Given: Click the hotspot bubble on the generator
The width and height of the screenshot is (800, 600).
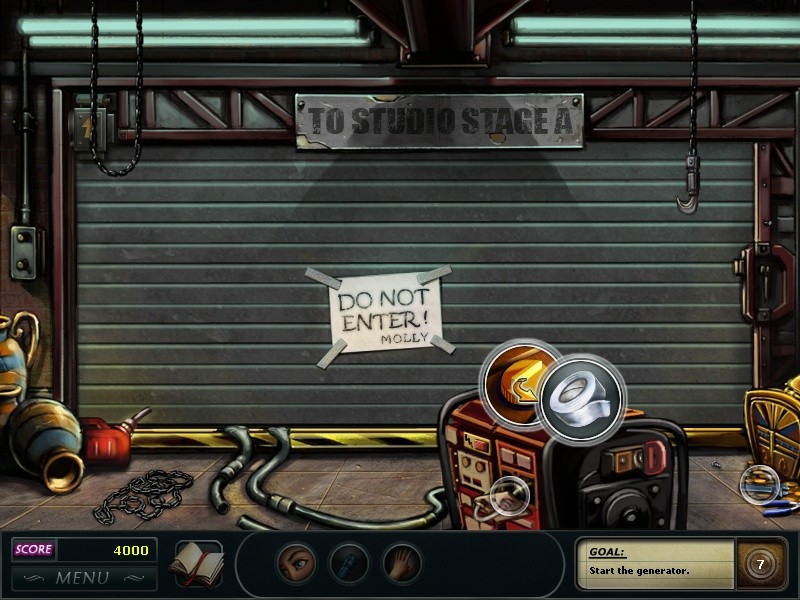Looking at the screenshot, I should pyautogui.click(x=509, y=494).
